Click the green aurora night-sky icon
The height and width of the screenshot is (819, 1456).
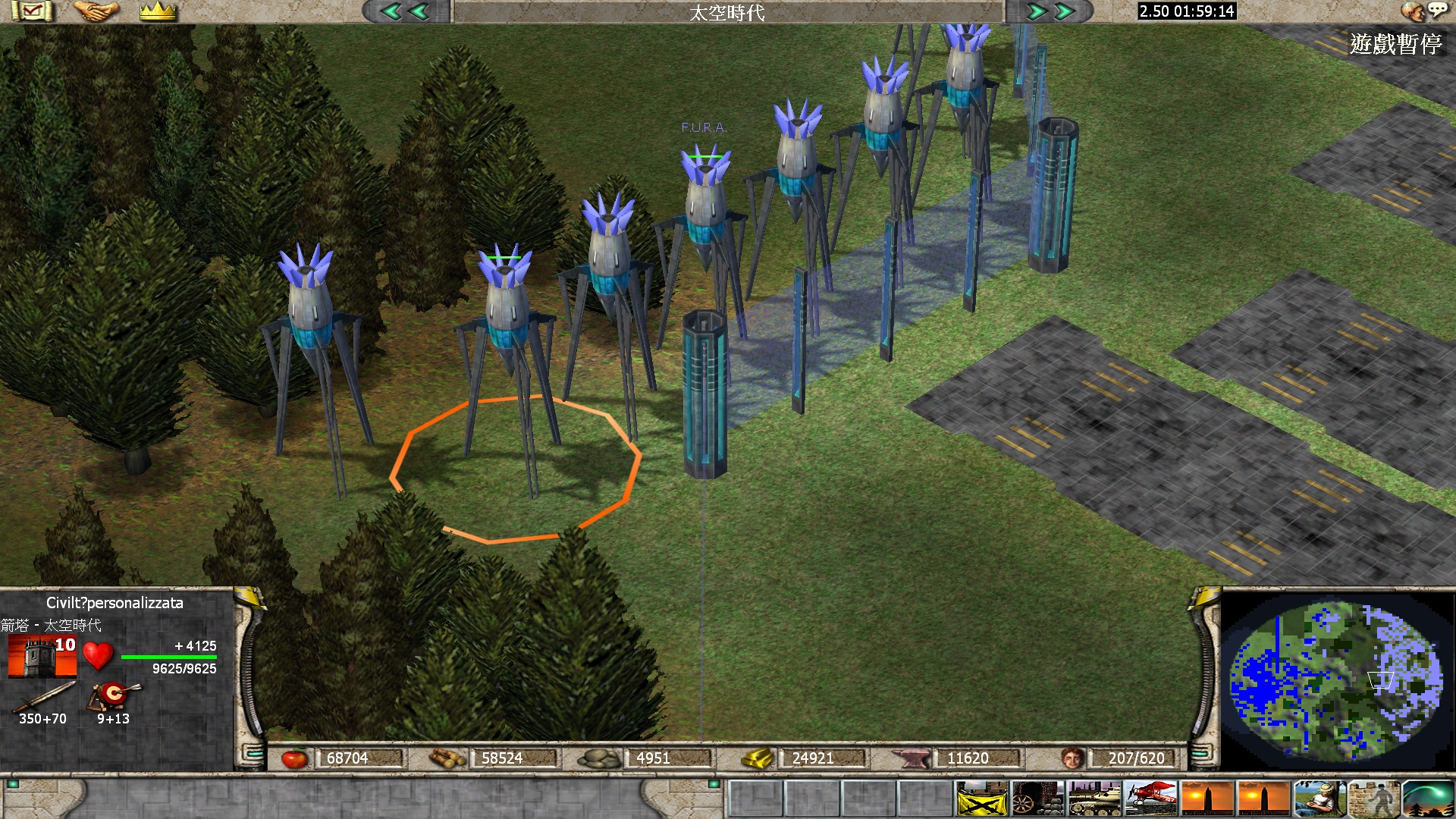click(1429, 799)
